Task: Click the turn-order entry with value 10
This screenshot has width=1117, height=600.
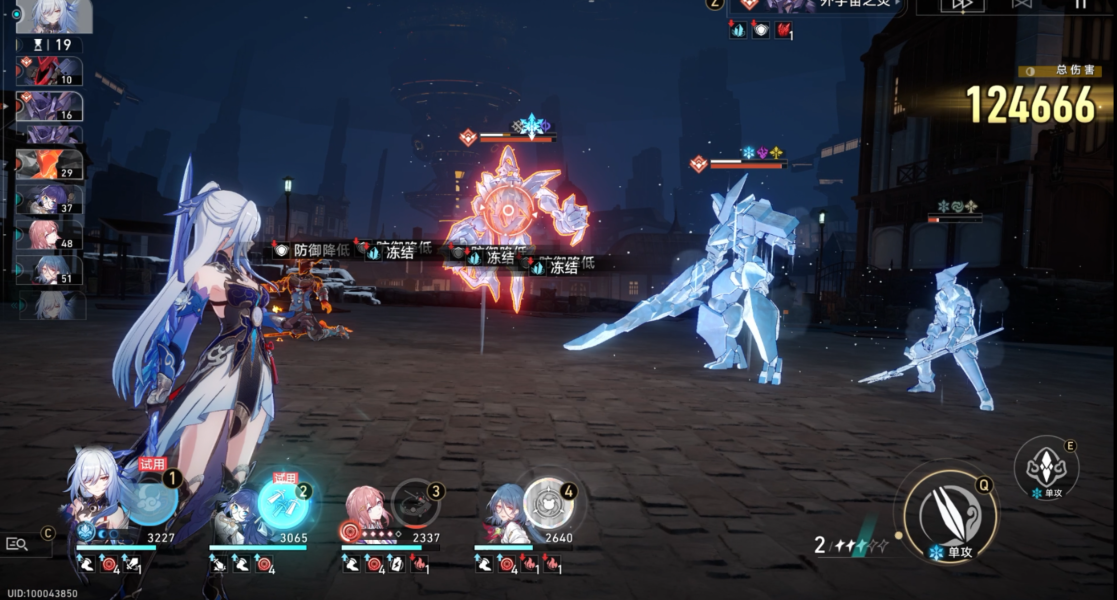Action: point(49,71)
